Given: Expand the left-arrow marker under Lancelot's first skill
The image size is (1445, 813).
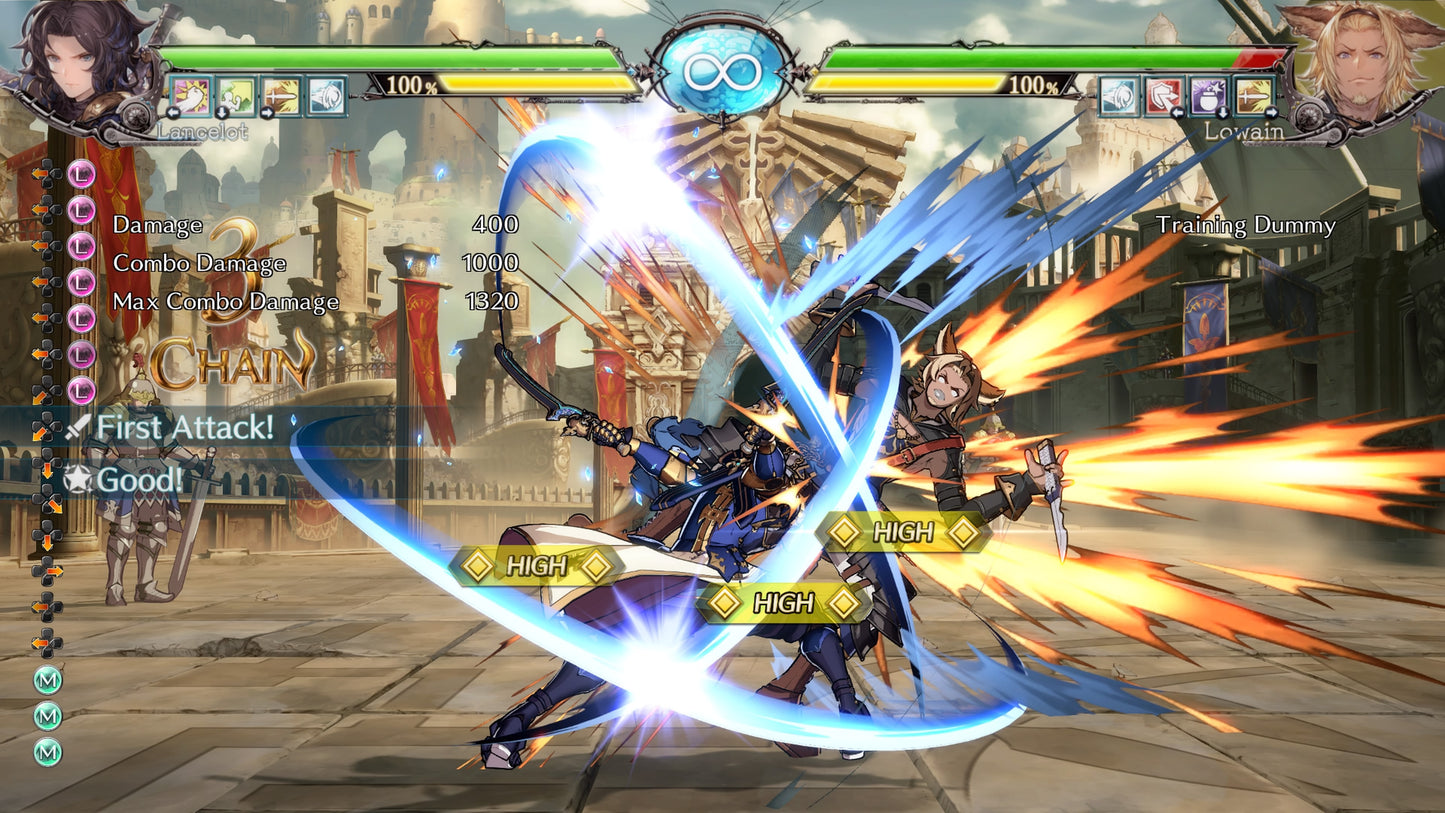Looking at the screenshot, I should [173, 112].
